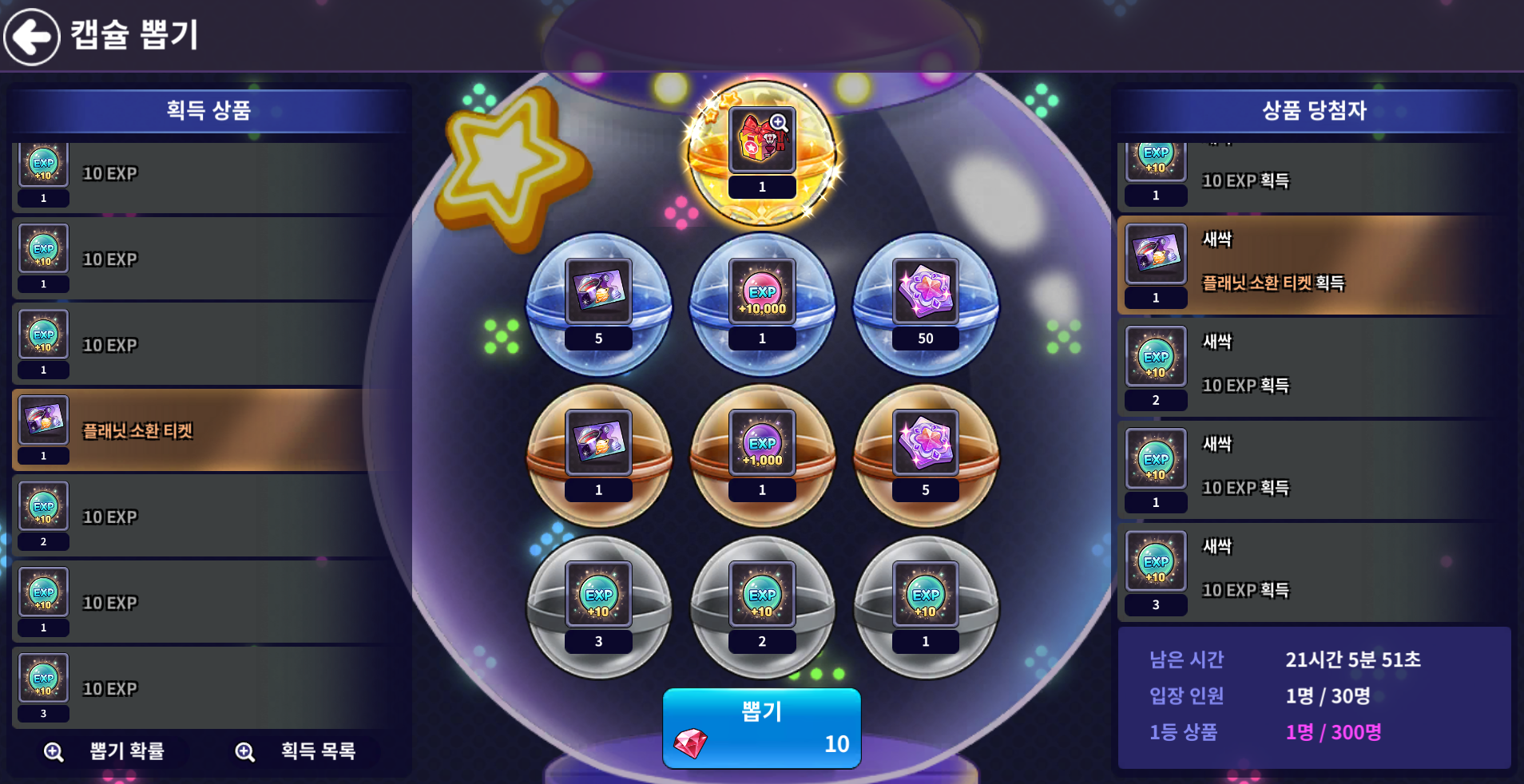This screenshot has height=784, width=1524.
Task: Open the 뽑기 확률 draw rates
Action: [x=109, y=751]
